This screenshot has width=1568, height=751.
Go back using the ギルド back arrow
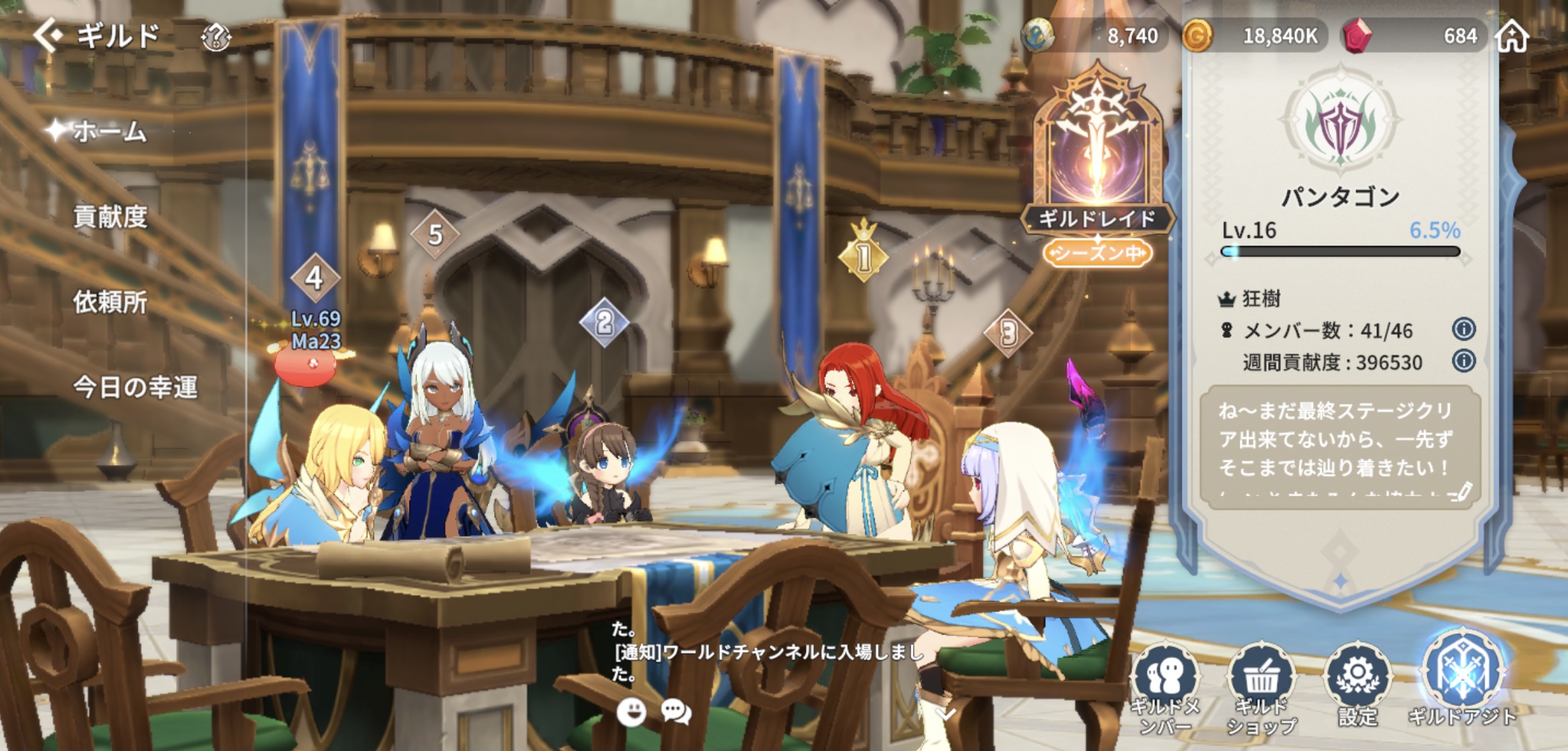coord(48,35)
